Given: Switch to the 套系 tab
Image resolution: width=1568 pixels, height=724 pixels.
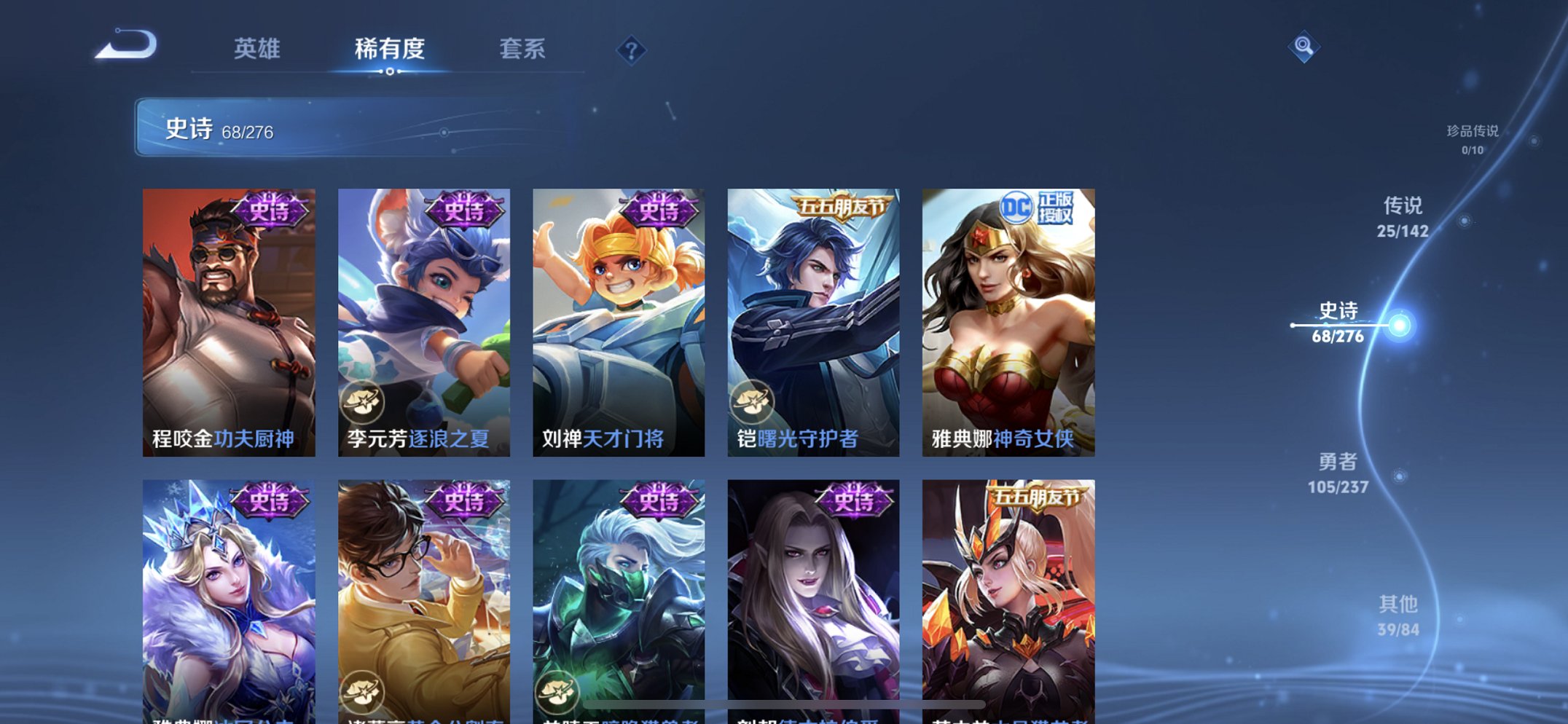Looking at the screenshot, I should point(525,49).
